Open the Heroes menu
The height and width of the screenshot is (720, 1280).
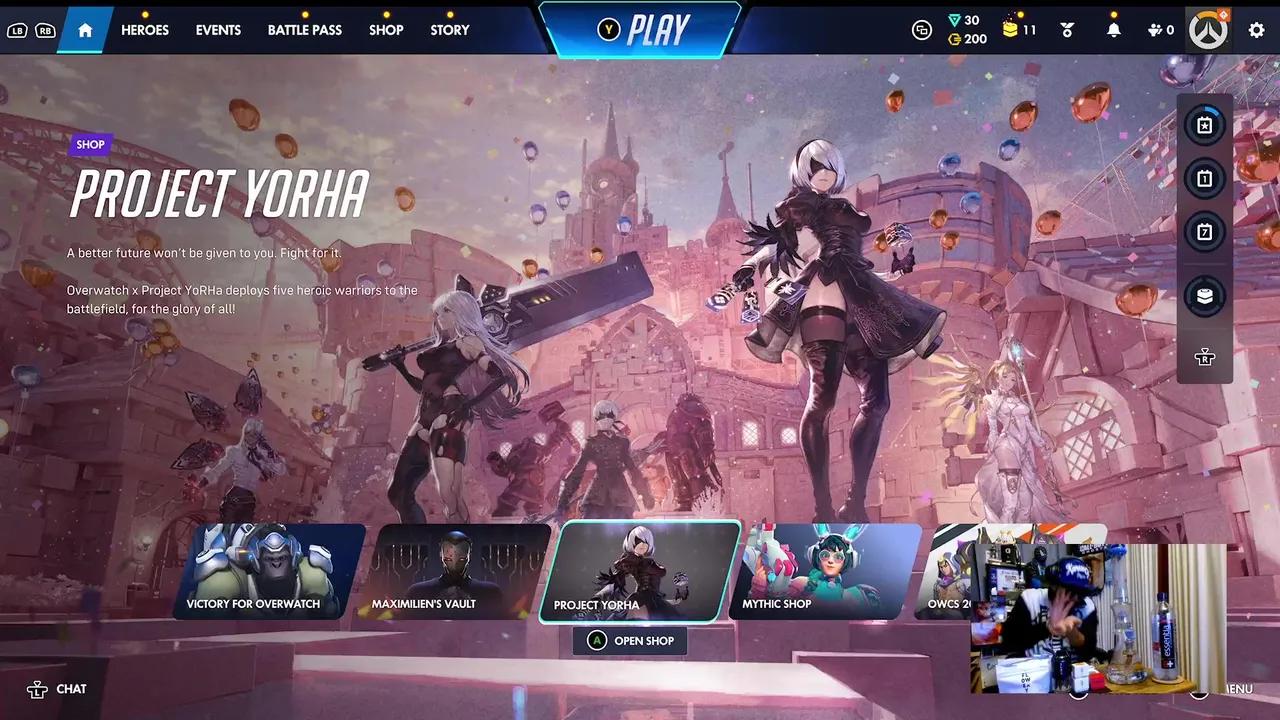144,30
